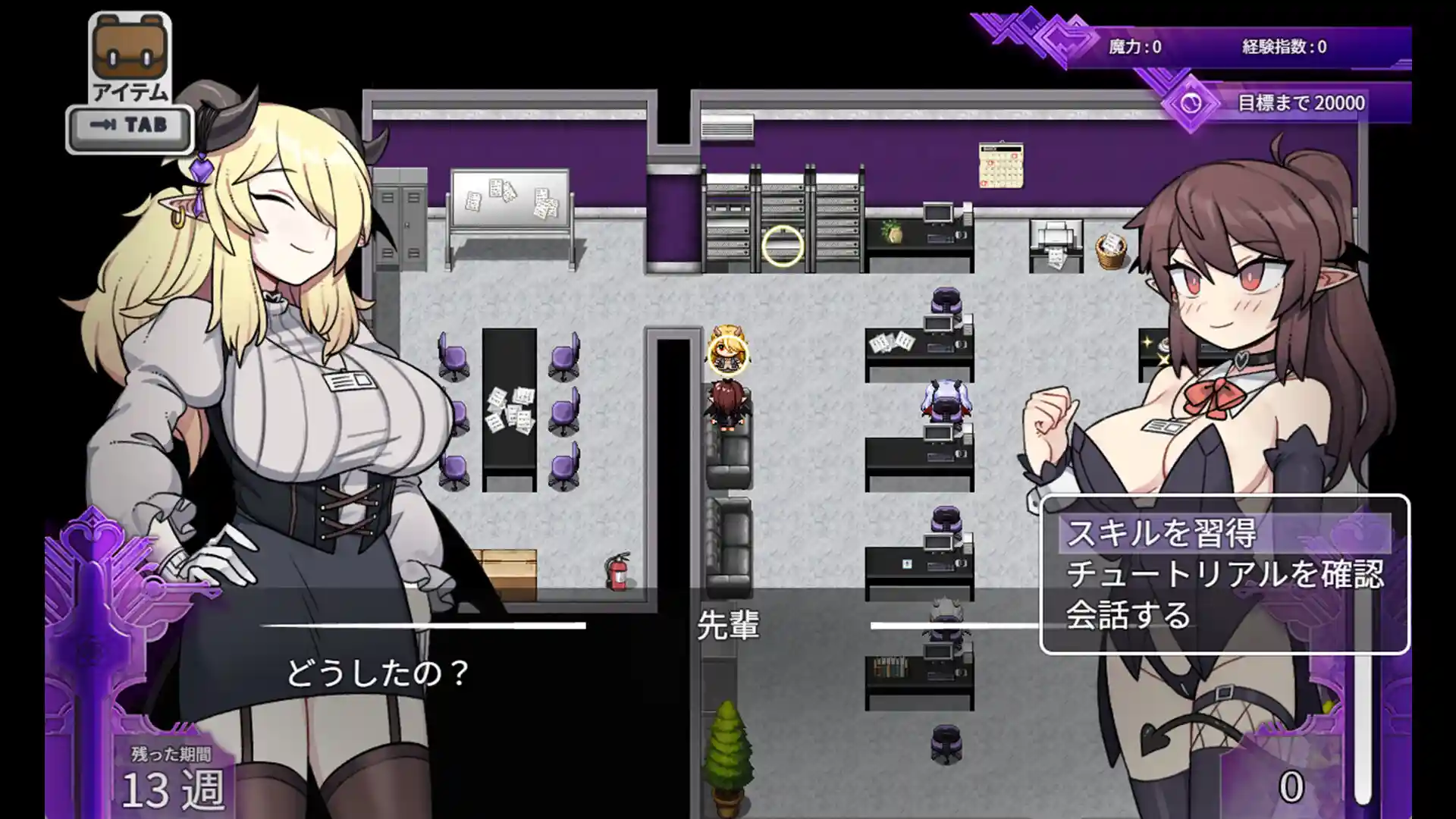The width and height of the screenshot is (1456, 819).
Task: Click the 目標まで 20000 goal banner
Action: pos(1303,101)
